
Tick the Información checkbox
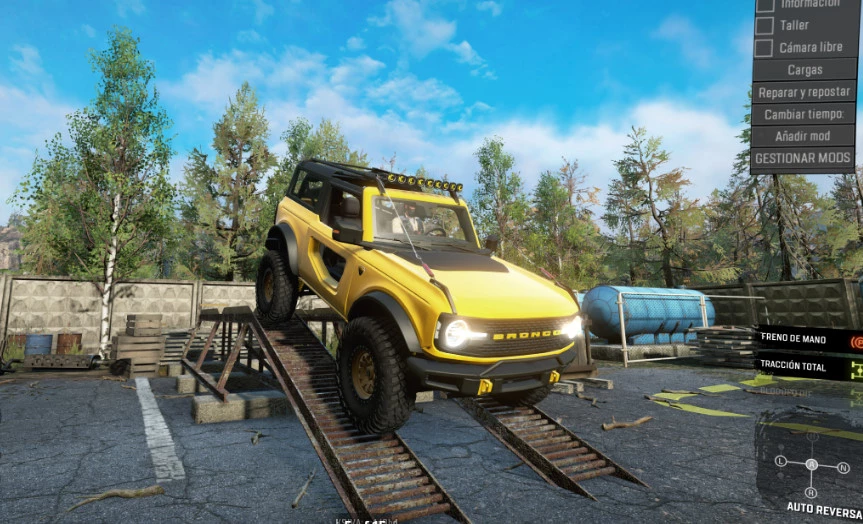[x=764, y=4]
